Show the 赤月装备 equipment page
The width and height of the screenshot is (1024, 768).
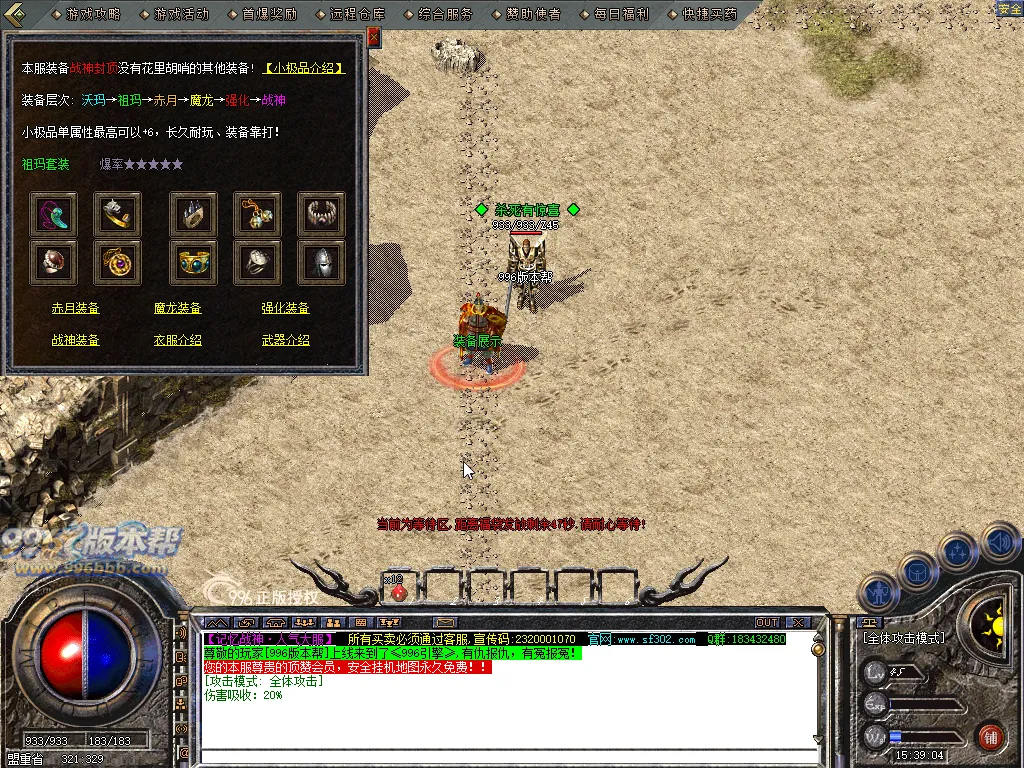[x=76, y=309]
